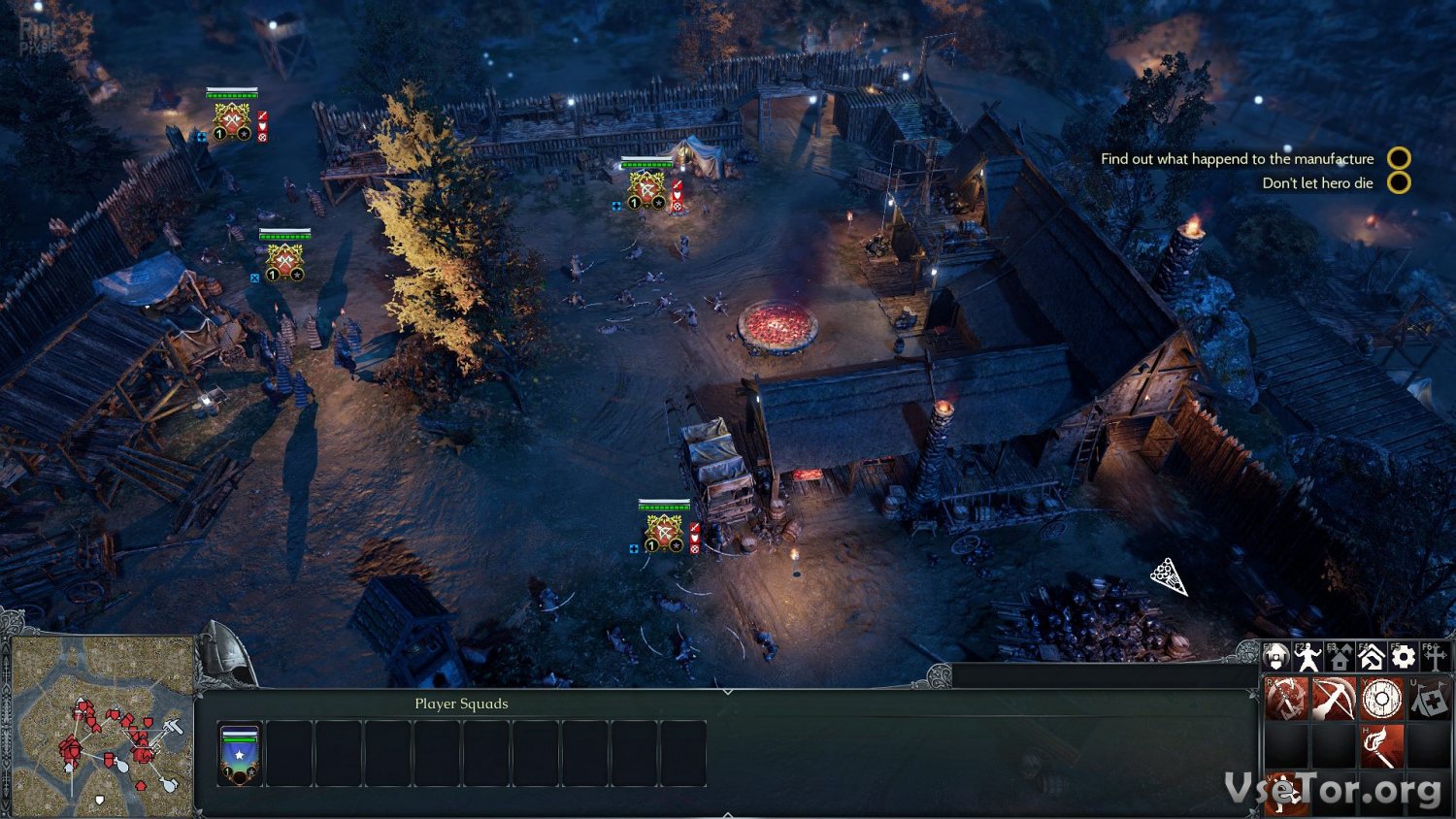This screenshot has height=819, width=1456.
Task: Open the cross religion tab
Action: 1435,658
